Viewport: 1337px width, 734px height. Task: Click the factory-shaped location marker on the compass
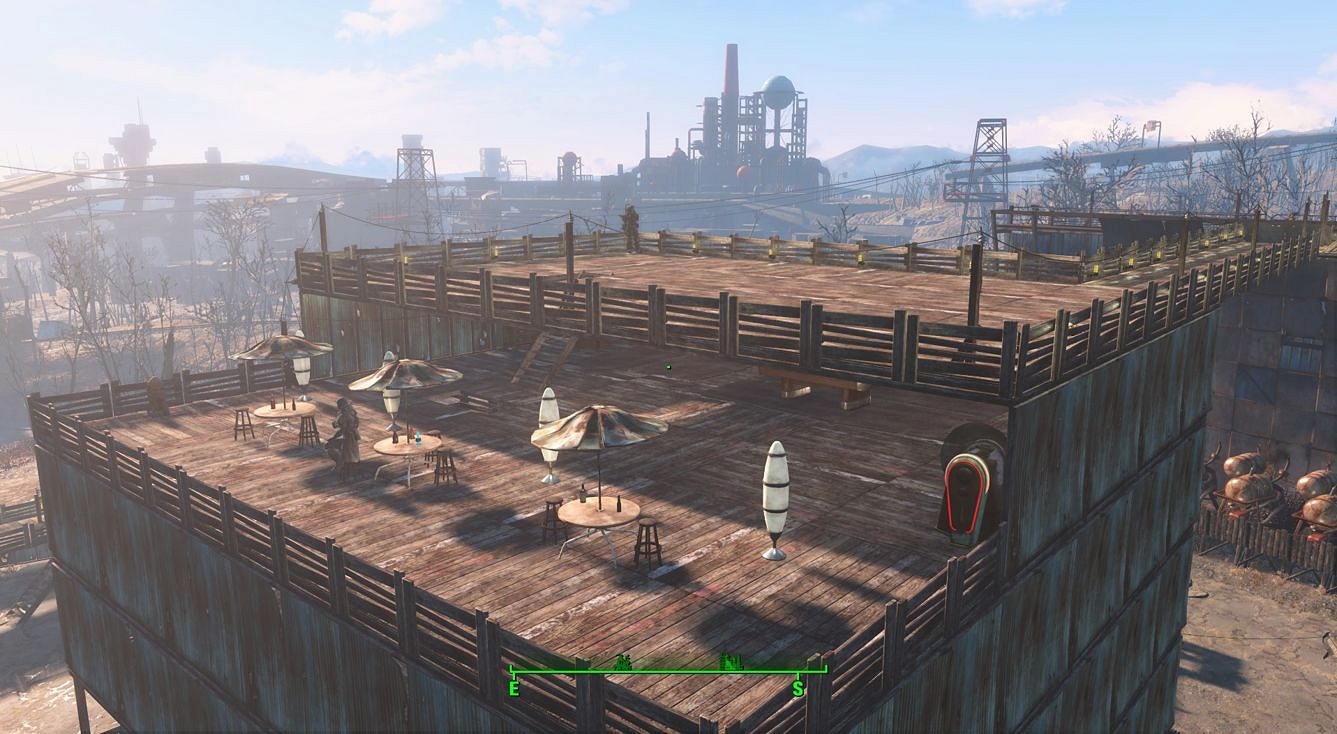pos(732,661)
